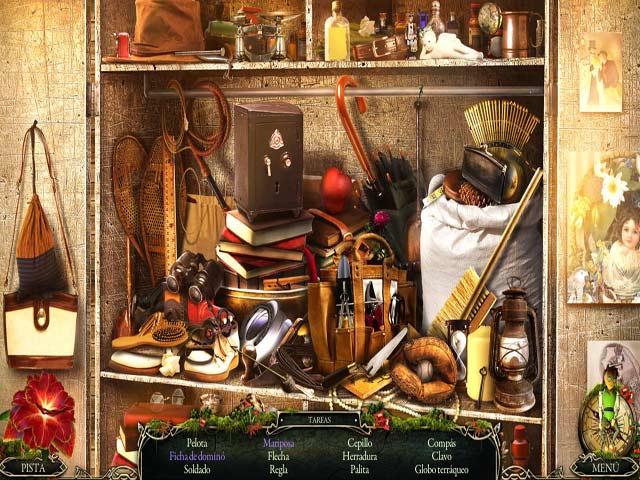Click the Cepillo list entry
The height and width of the screenshot is (480, 640).
(358, 441)
